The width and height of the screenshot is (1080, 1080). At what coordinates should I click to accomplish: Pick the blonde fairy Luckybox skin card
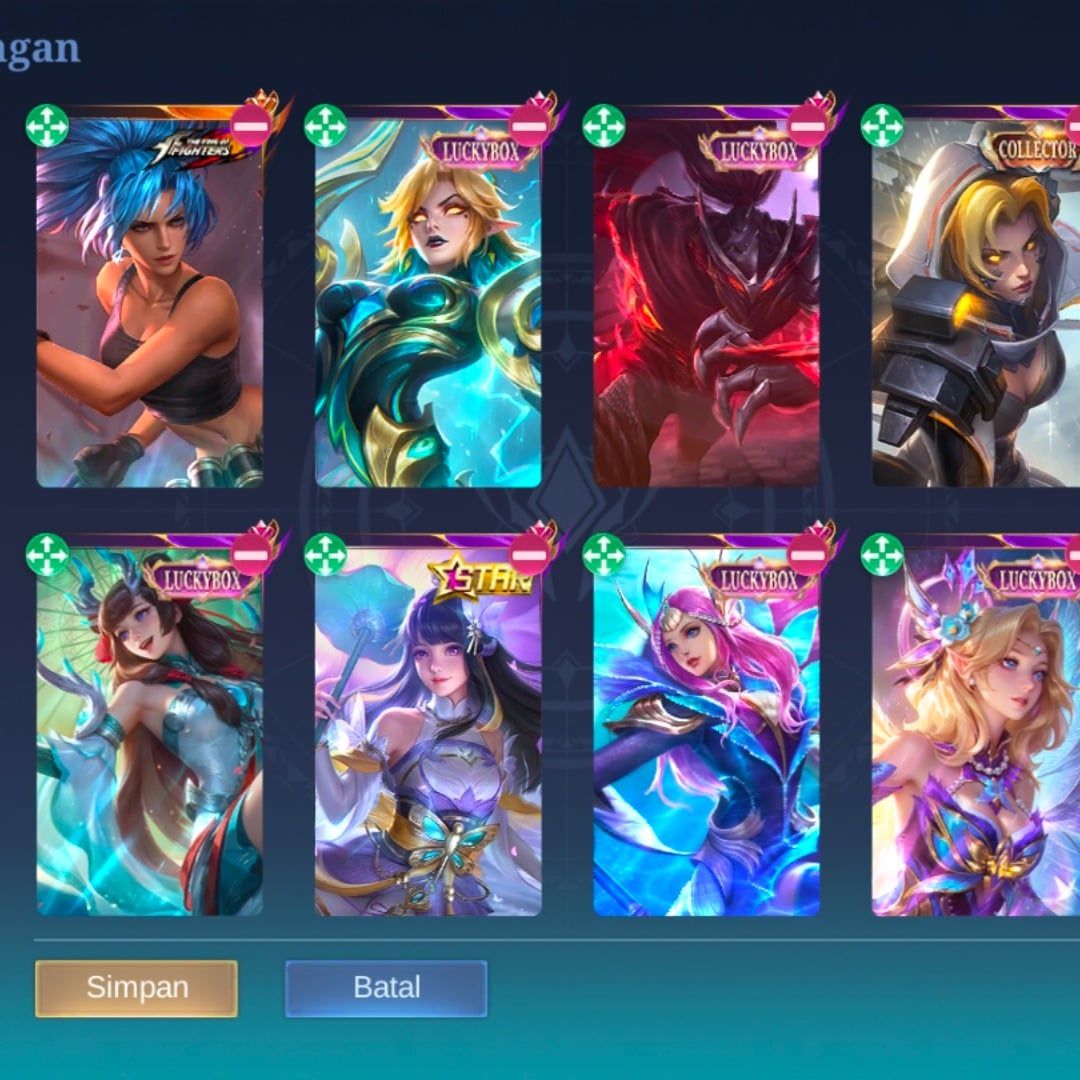click(x=975, y=740)
